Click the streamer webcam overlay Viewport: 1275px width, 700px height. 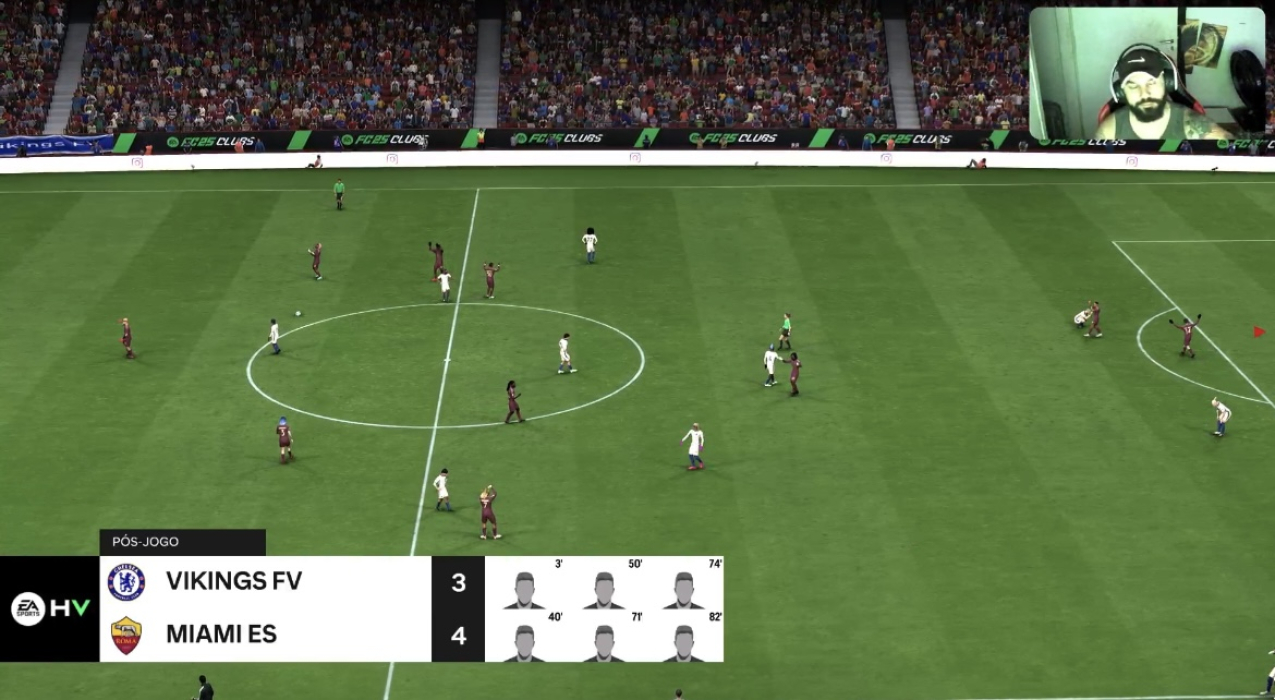[x=1146, y=74]
